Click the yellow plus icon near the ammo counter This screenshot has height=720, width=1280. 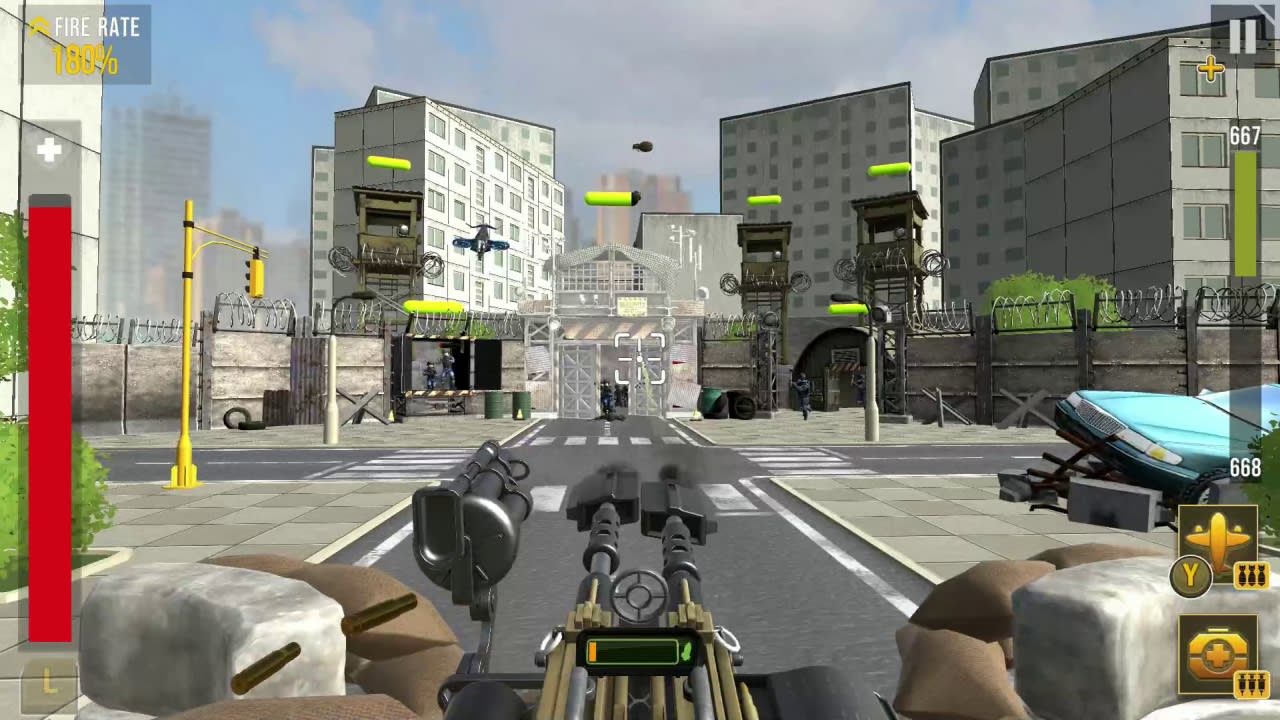[1211, 69]
